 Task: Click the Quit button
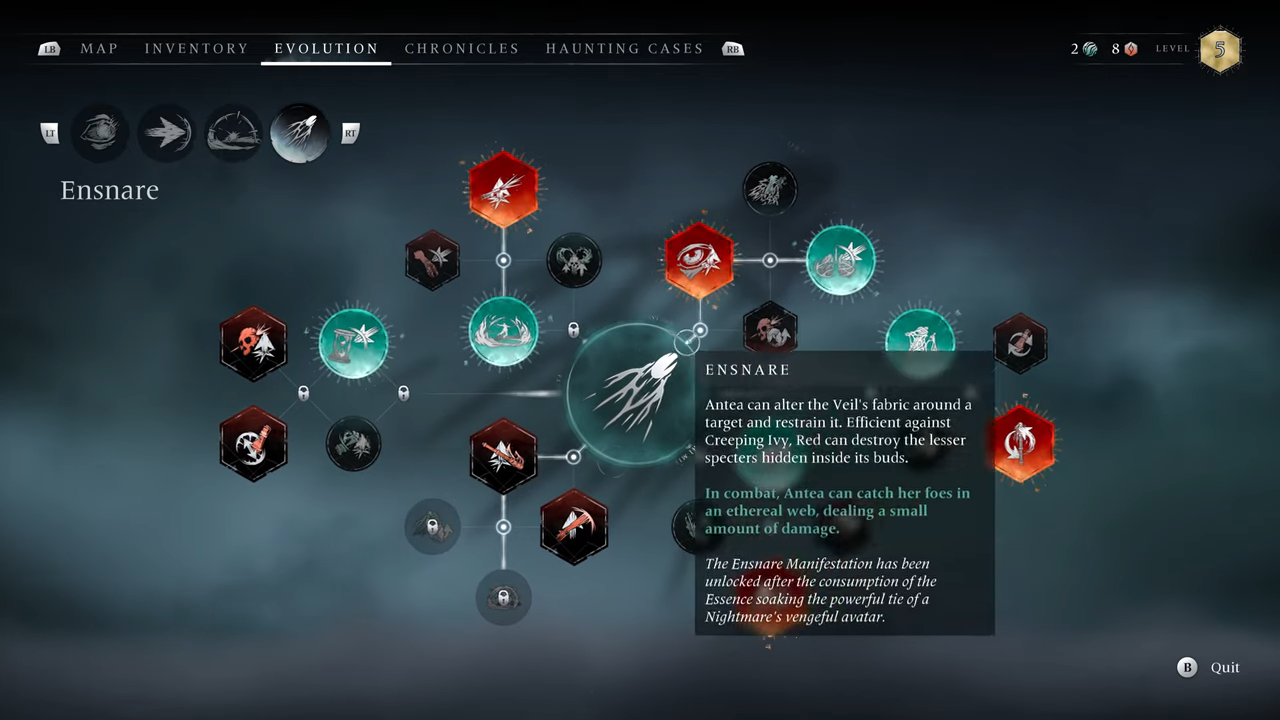pos(1211,668)
